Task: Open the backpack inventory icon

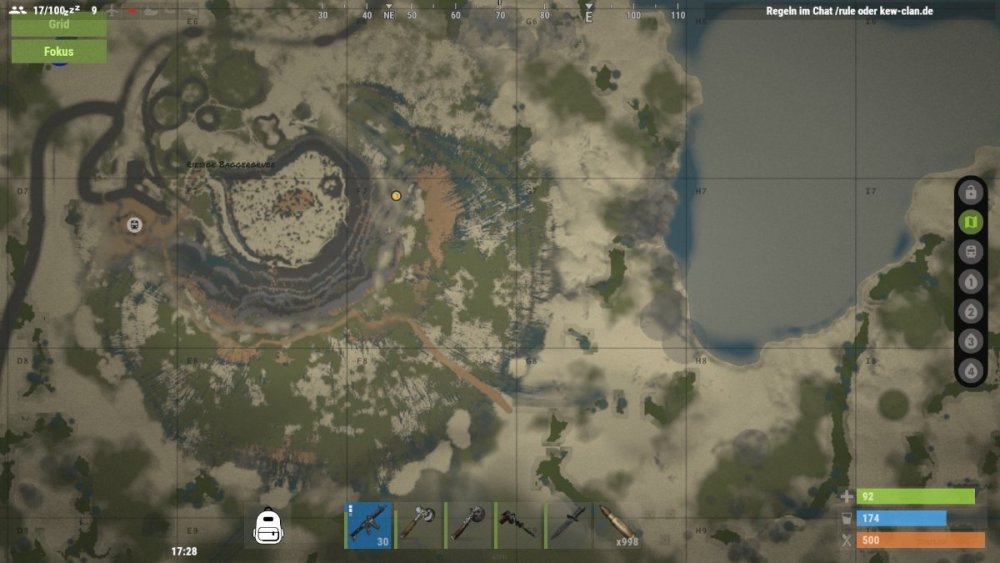Action: point(267,526)
